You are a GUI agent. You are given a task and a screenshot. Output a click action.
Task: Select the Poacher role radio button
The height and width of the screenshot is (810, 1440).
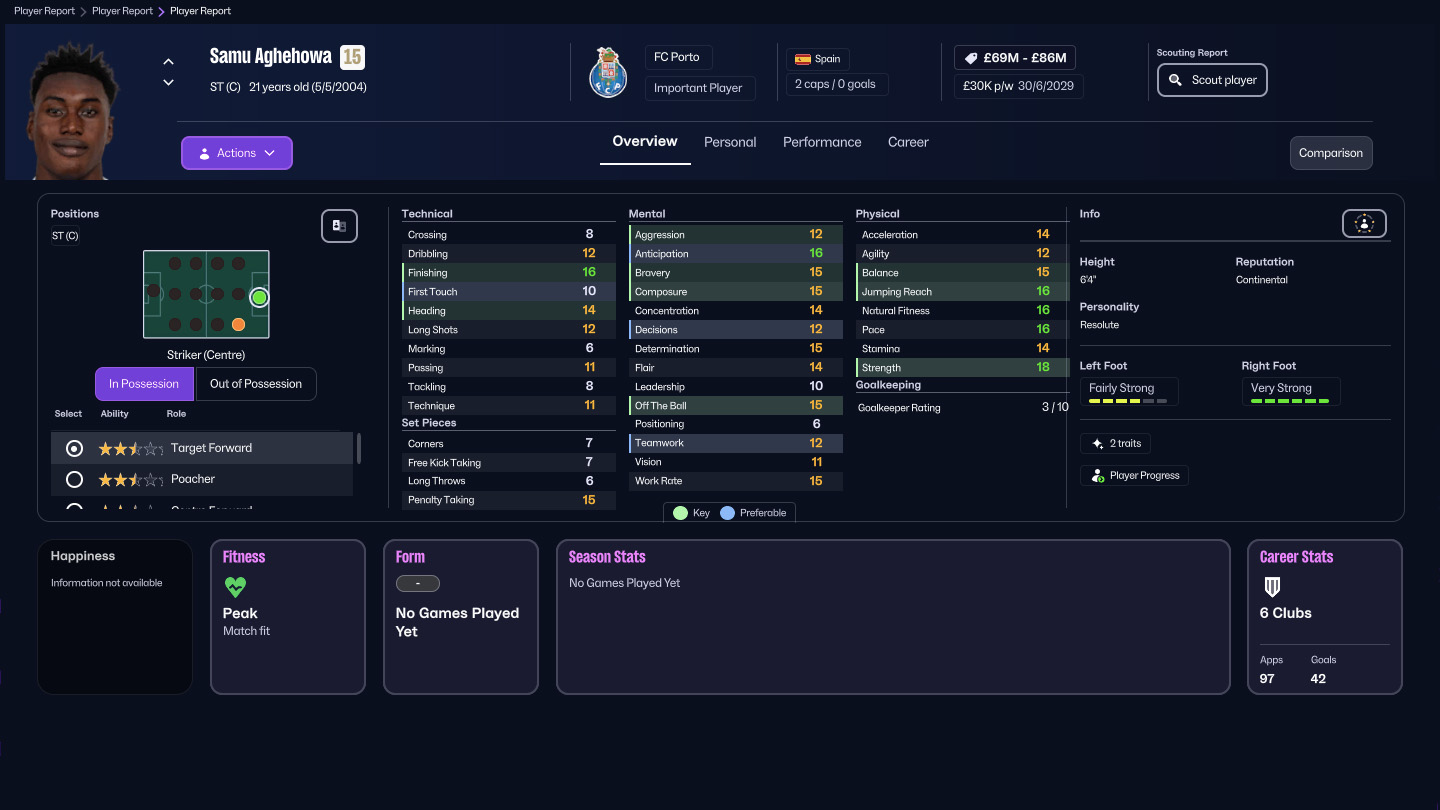(73, 479)
